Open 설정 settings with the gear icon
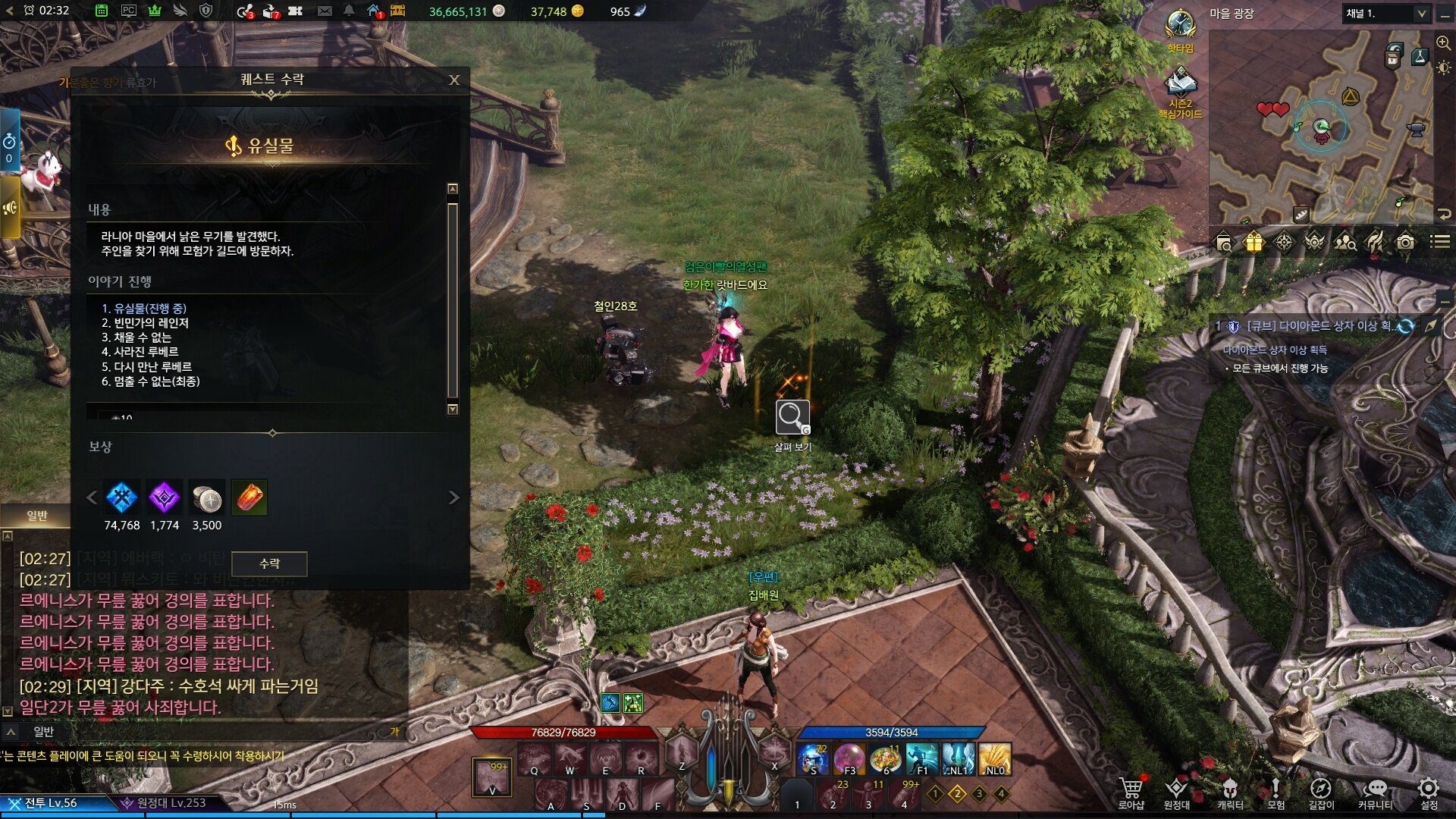 1429,789
